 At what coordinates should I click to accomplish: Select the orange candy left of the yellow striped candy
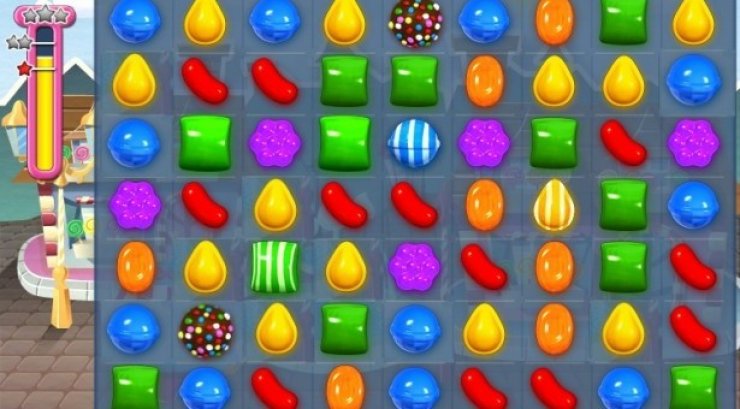pyautogui.click(x=484, y=204)
